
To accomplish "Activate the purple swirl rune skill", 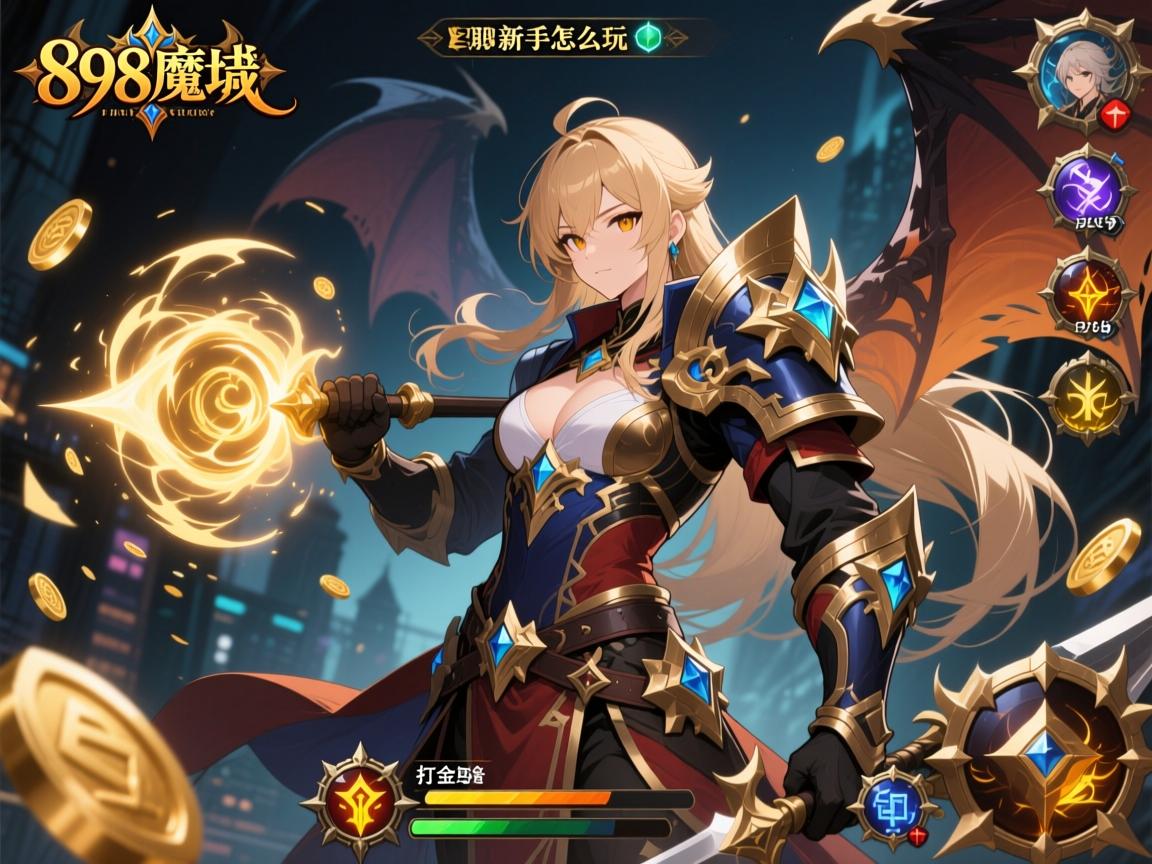I will point(1087,189).
